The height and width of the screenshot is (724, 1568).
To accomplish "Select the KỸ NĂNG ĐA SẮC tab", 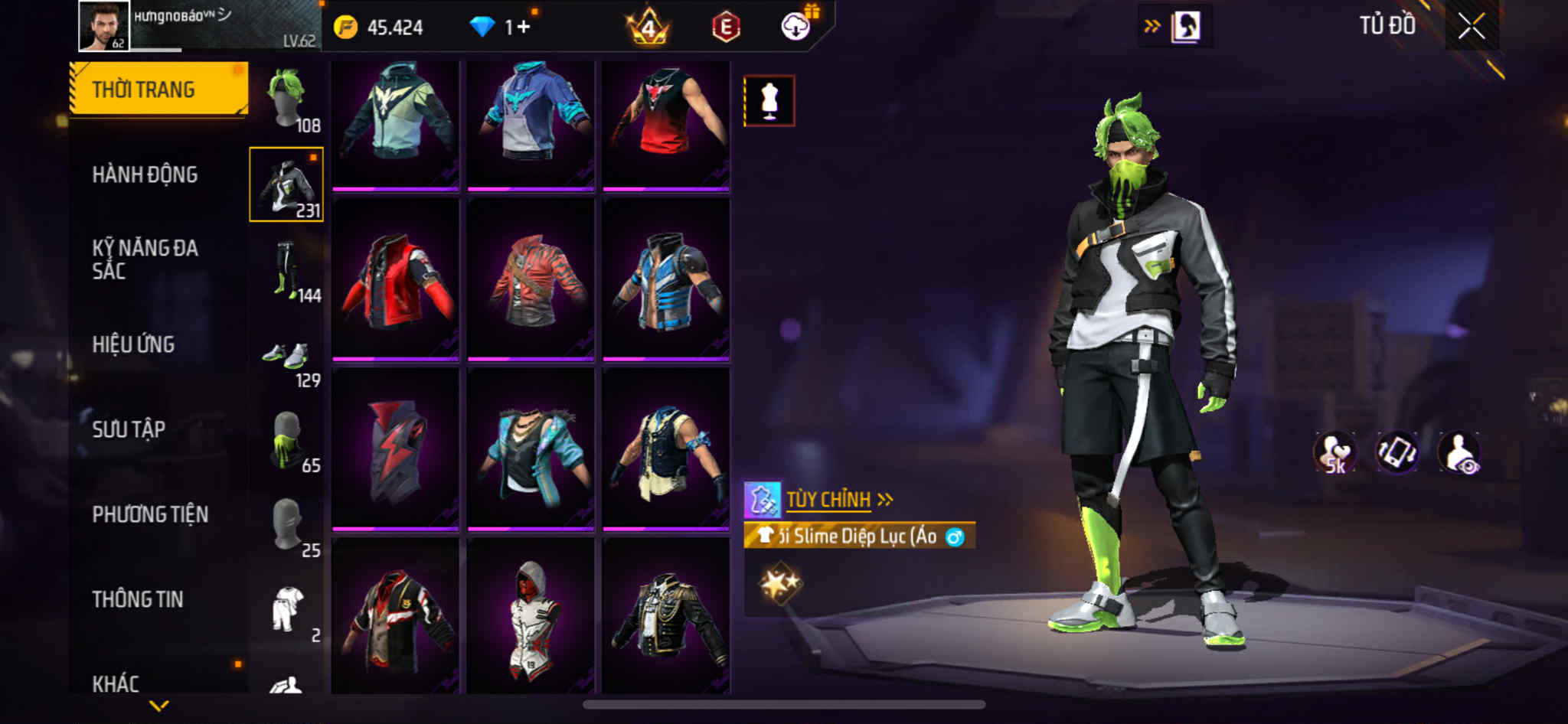I will pyautogui.click(x=145, y=259).
